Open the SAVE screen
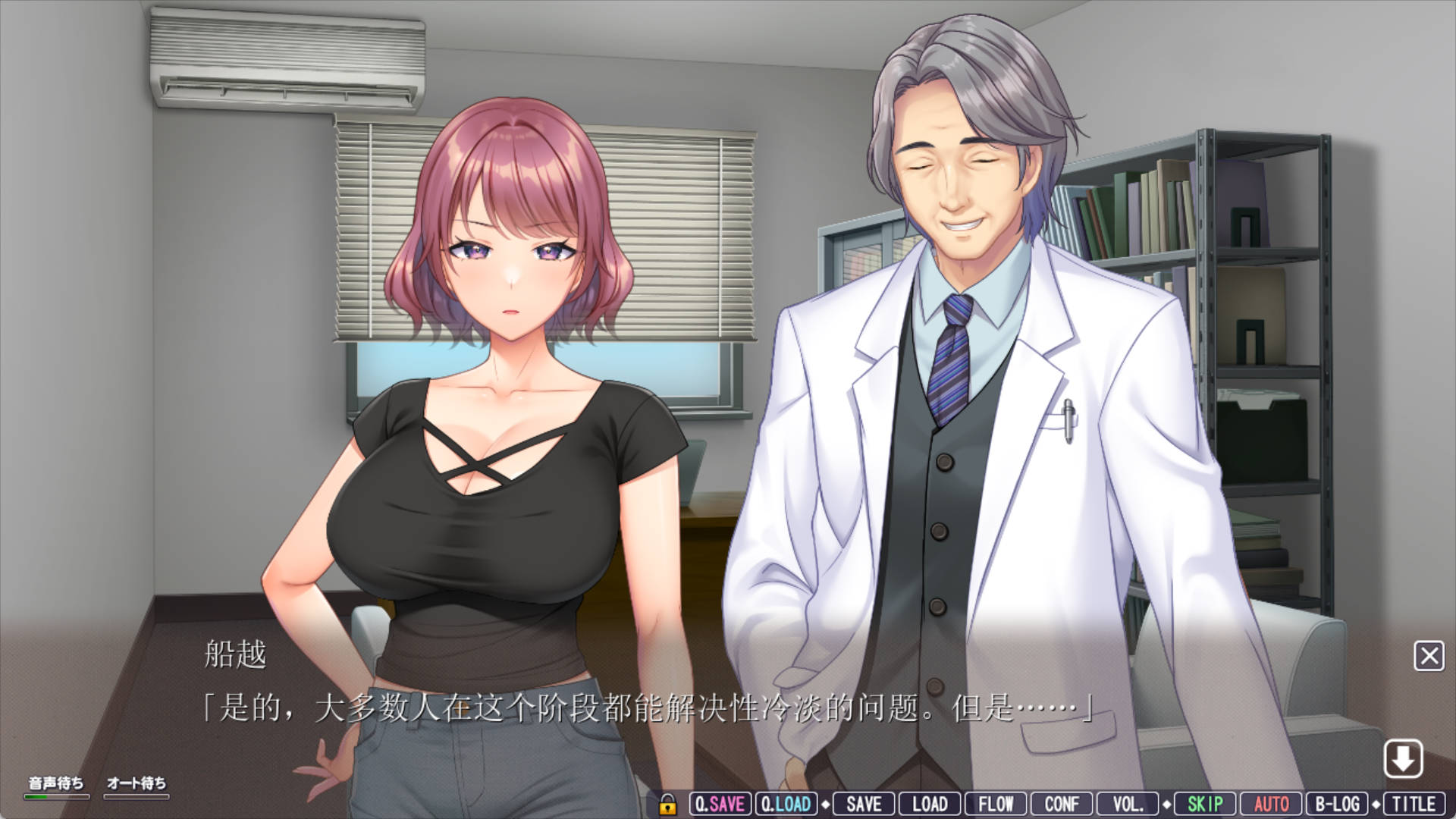This screenshot has height=819, width=1456. click(862, 804)
